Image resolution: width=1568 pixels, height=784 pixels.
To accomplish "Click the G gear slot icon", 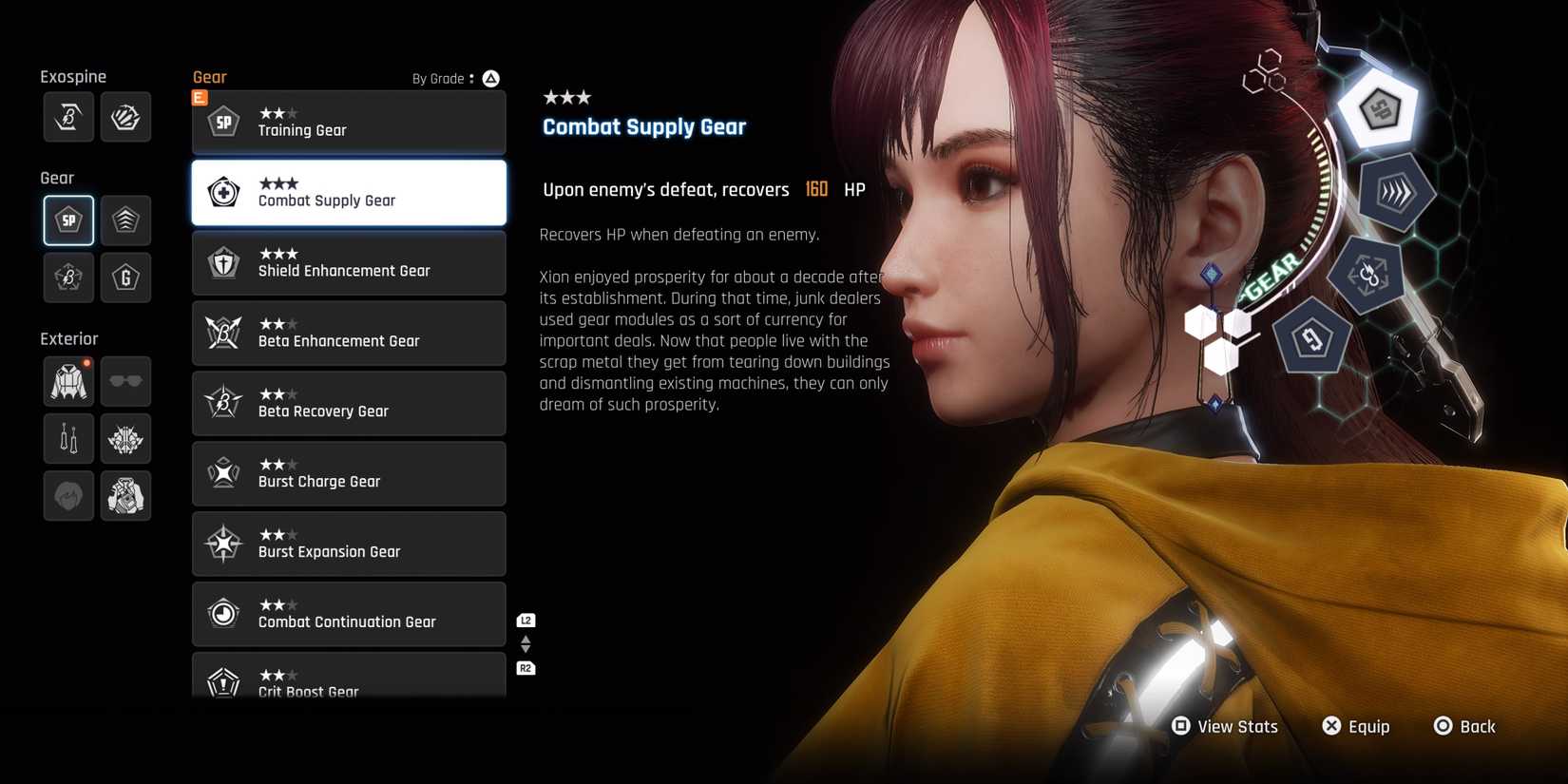I will click(125, 277).
